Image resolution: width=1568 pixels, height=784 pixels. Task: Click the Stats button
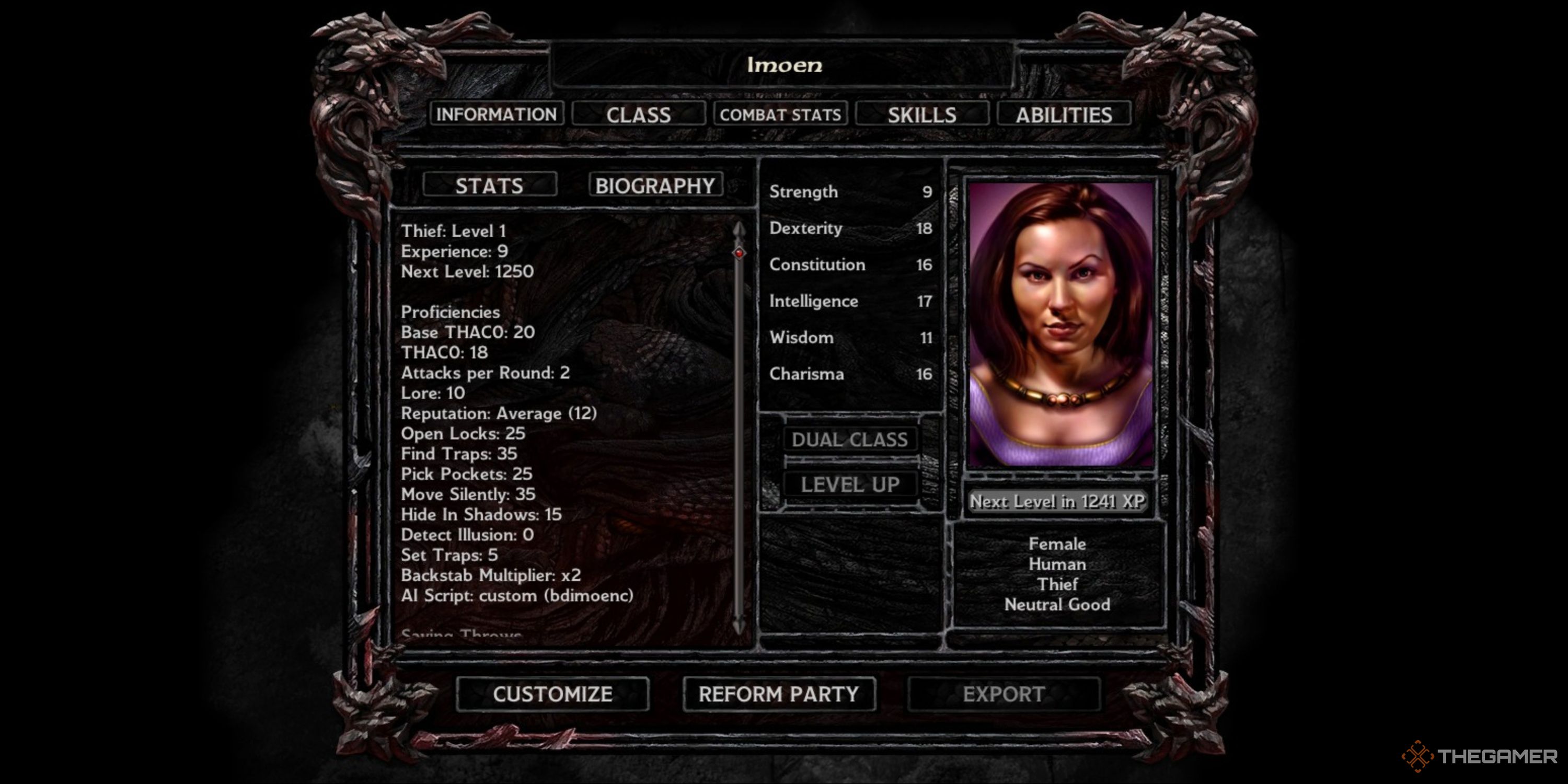coord(489,185)
